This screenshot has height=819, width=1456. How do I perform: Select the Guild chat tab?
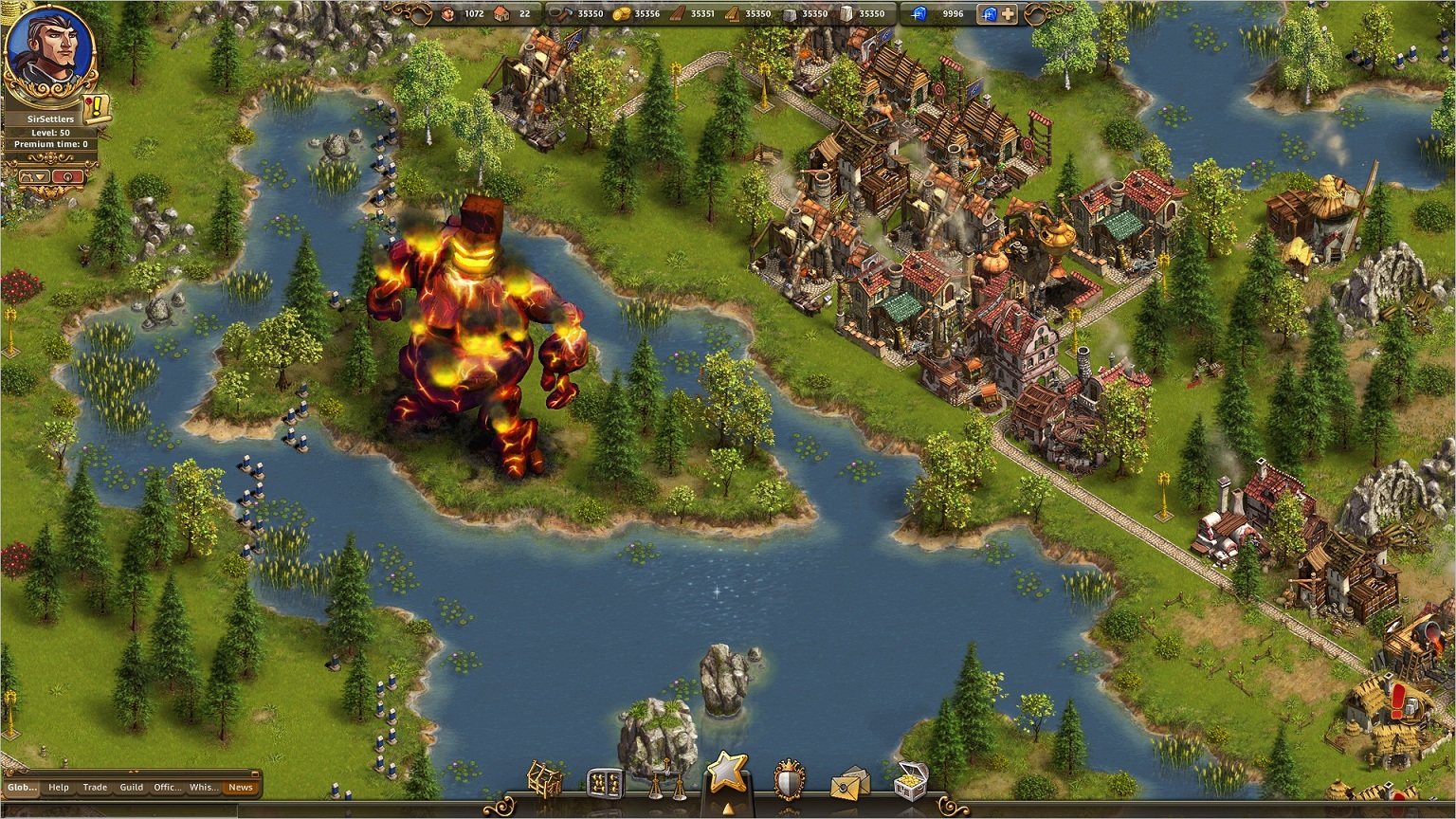pos(131,787)
